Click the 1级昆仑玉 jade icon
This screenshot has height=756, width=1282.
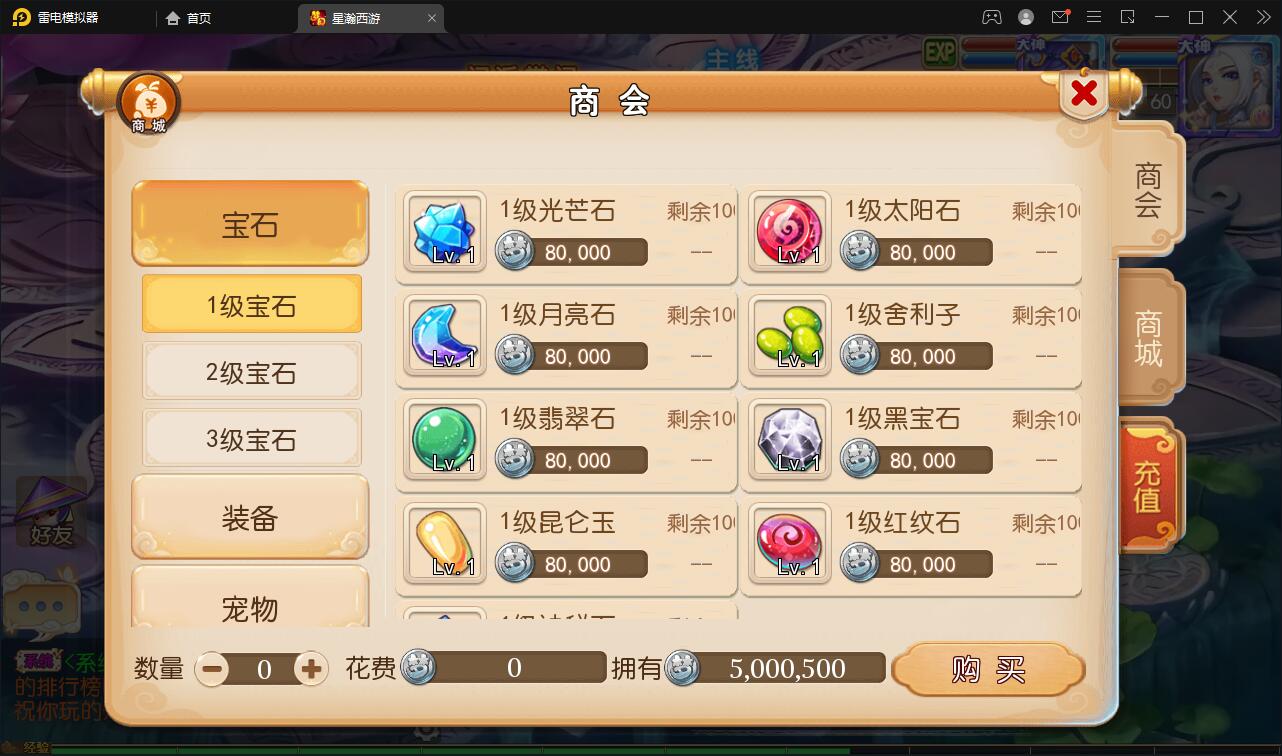tap(444, 544)
